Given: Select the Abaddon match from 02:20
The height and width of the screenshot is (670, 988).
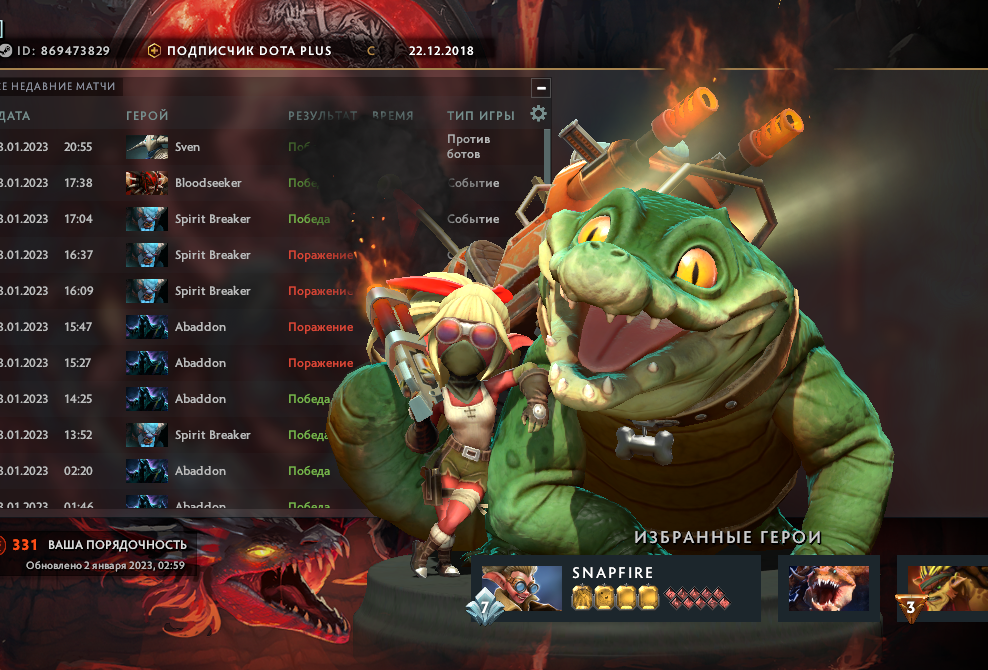Looking at the screenshot, I should click(200, 471).
